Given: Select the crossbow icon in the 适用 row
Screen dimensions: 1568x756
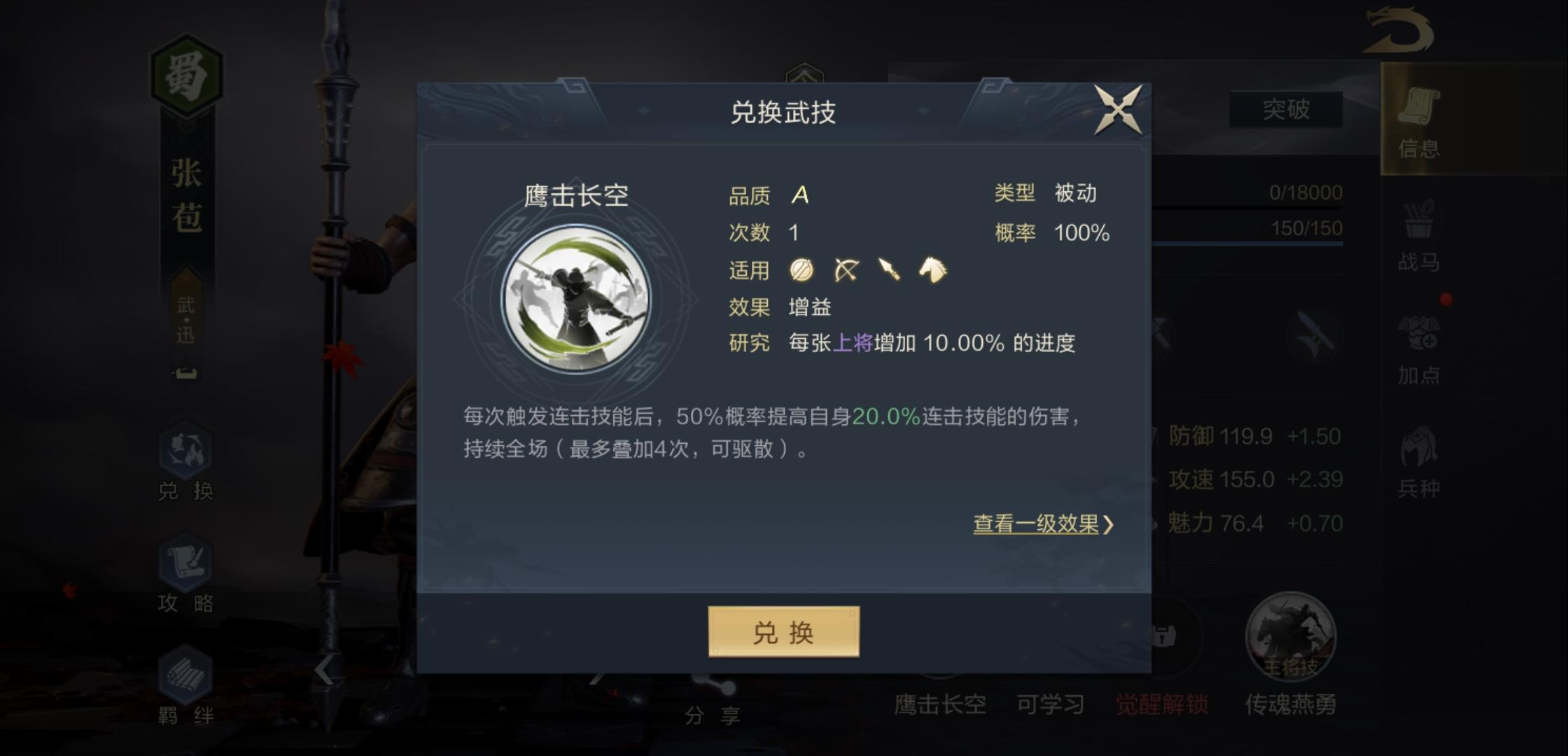Looking at the screenshot, I should point(845,270).
